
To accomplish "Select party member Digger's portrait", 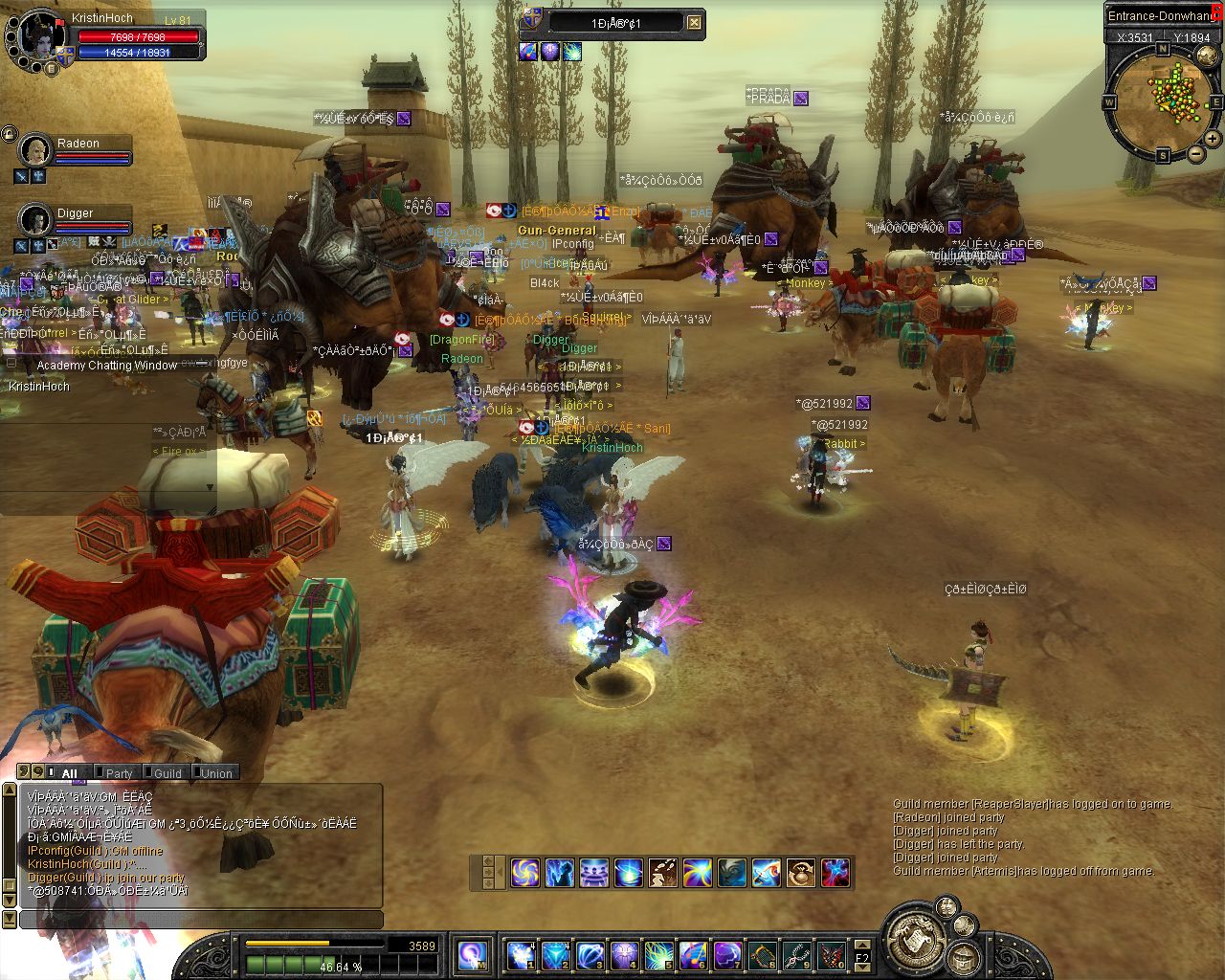I will tap(35, 220).
